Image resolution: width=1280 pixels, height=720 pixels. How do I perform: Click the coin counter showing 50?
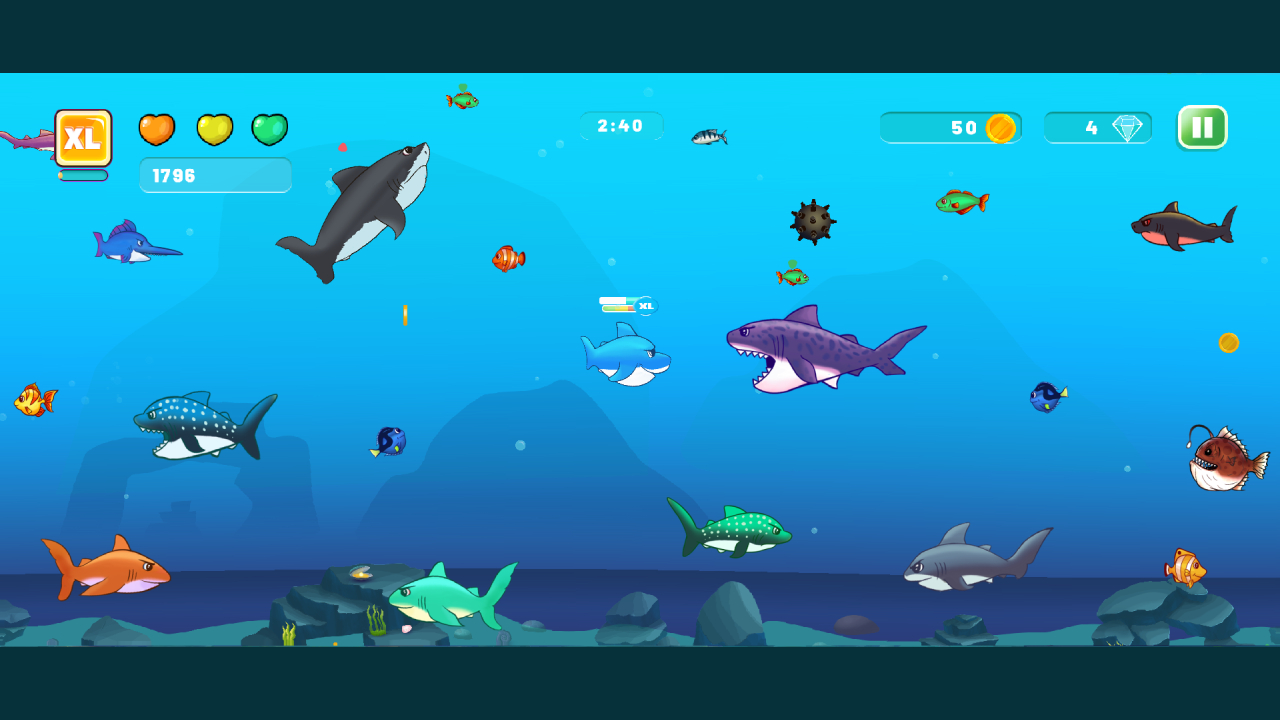pos(950,127)
